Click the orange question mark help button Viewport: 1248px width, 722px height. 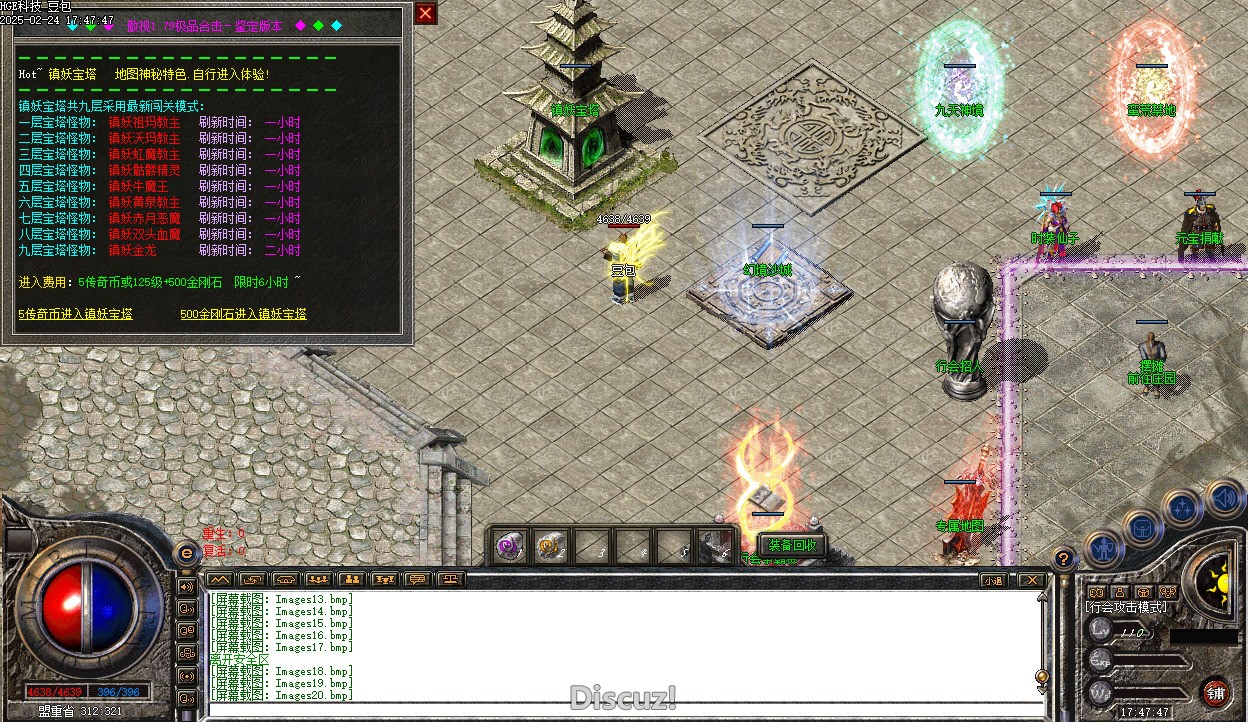click(x=1064, y=558)
